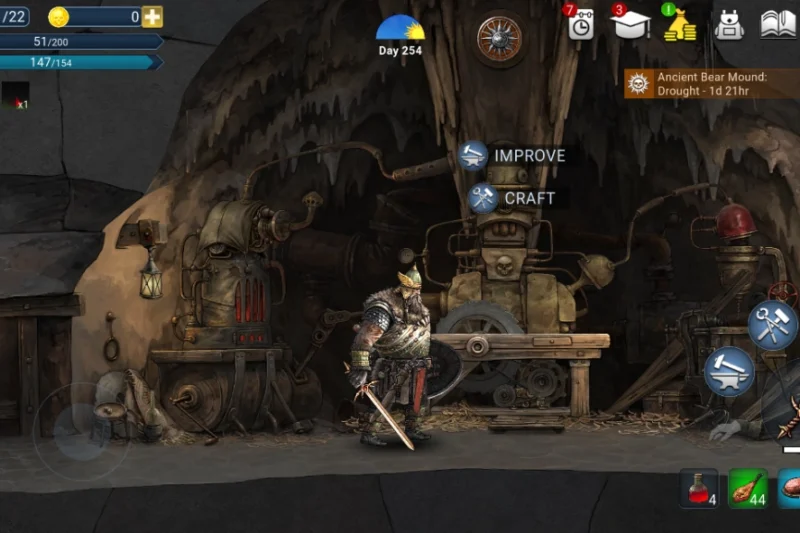This screenshot has width=800, height=533.
Task: Select the IMPROVE option at the workbench
Action: pos(513,156)
